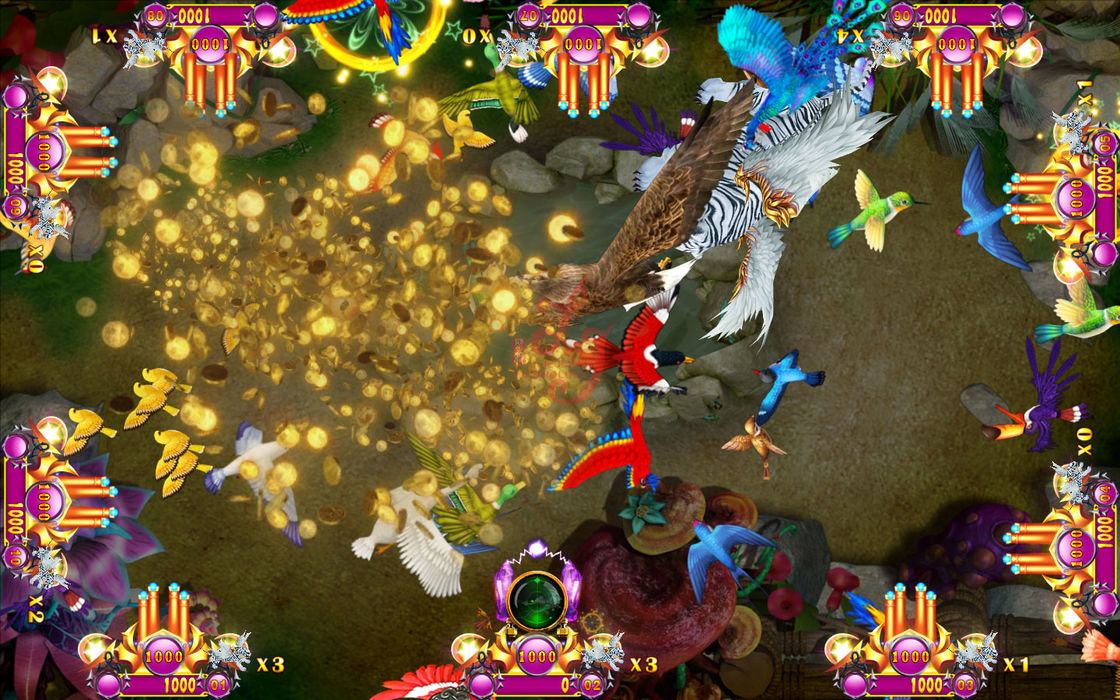Click the silver dragon icon beside player 02

click(x=600, y=653)
